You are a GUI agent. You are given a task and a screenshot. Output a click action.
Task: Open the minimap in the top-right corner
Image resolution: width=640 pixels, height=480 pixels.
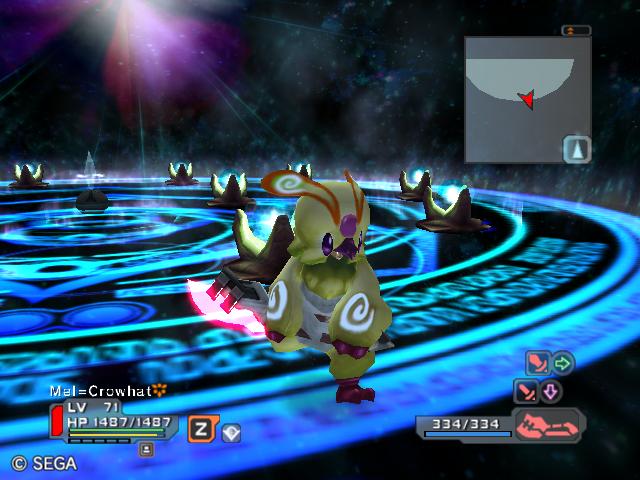(527, 99)
